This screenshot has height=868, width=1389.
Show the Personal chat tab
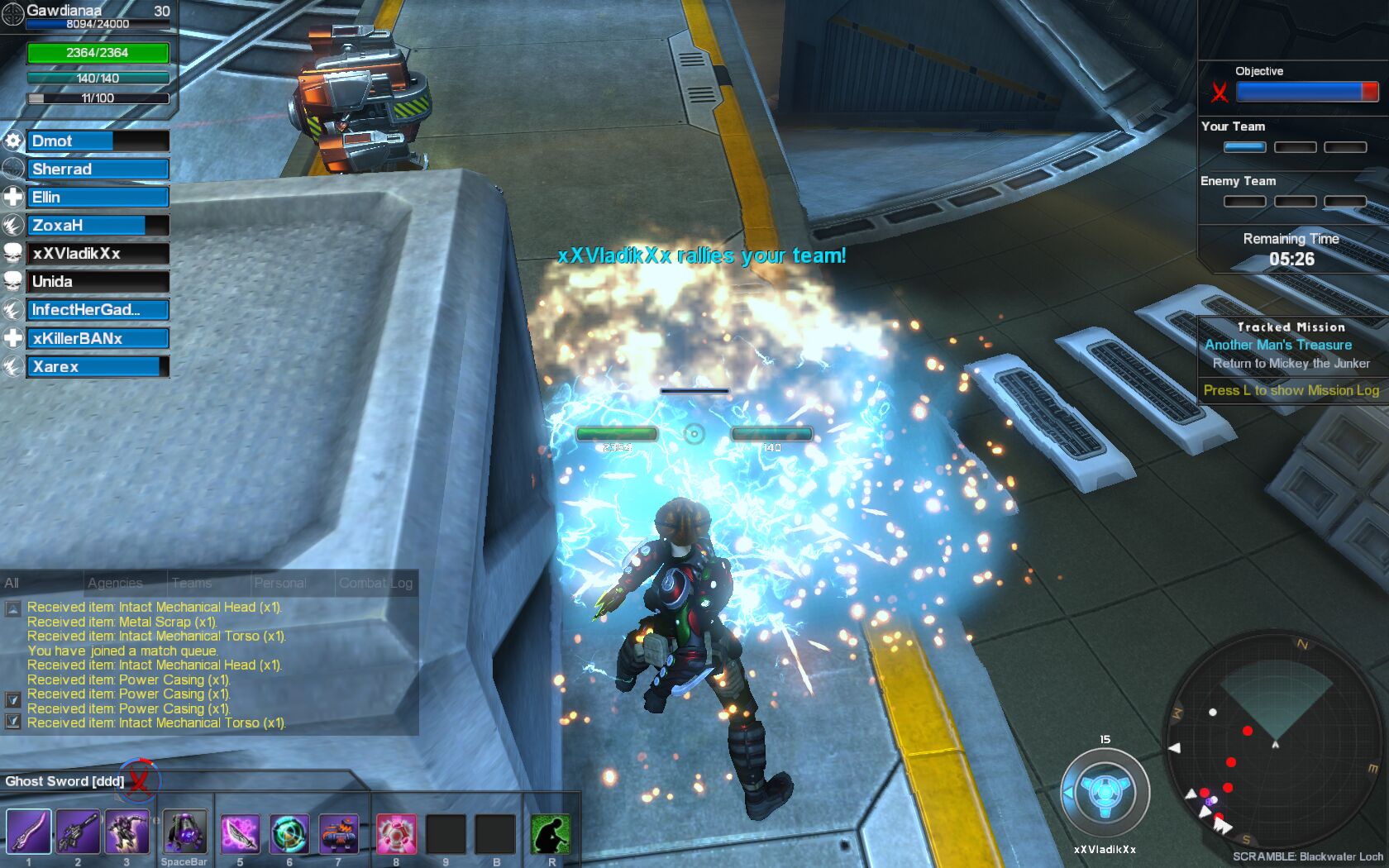coord(280,583)
